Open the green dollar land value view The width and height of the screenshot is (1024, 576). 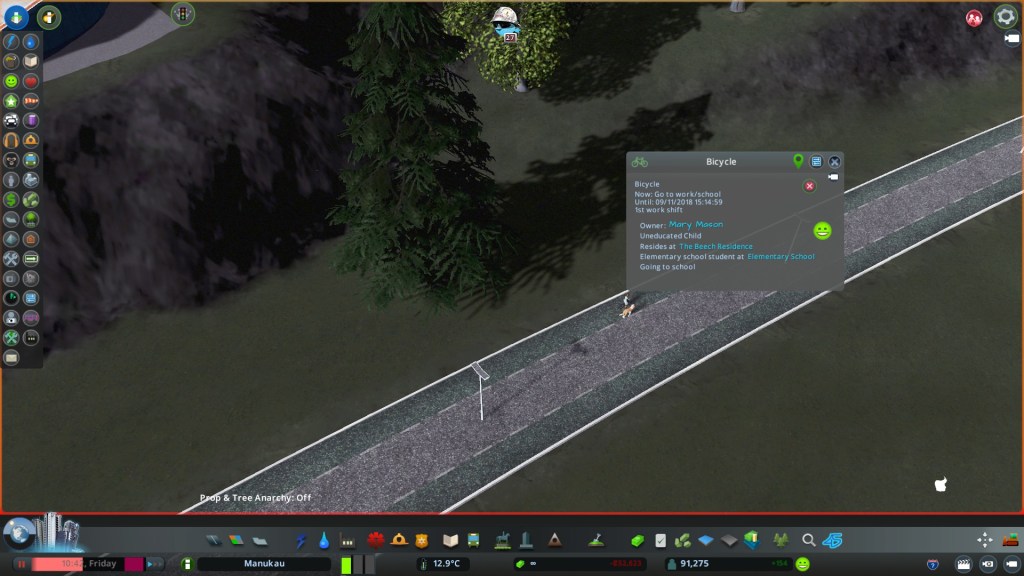coord(11,200)
